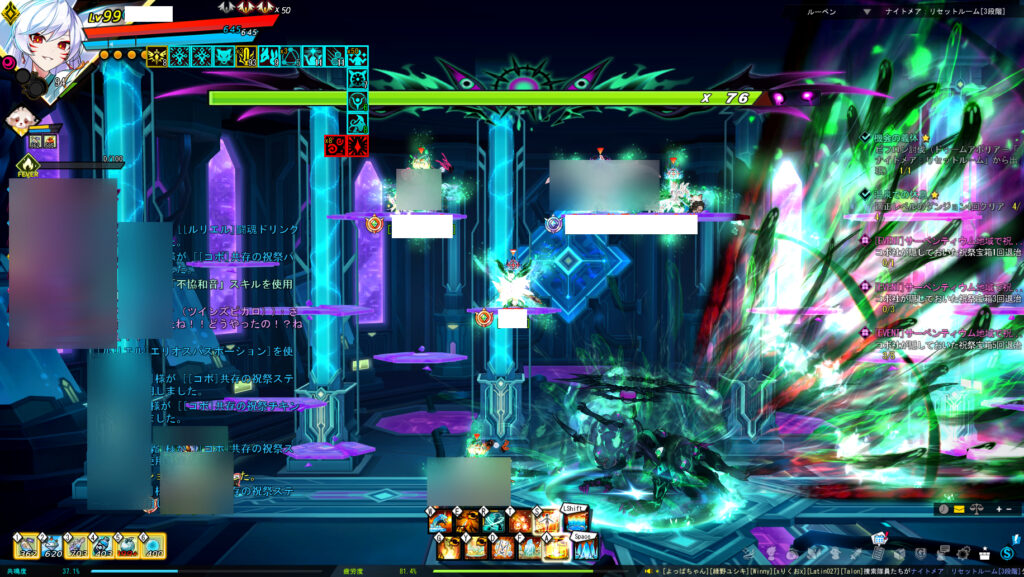Use the fire burst skill on T
Screen dimensions: 1024x577
(521, 520)
